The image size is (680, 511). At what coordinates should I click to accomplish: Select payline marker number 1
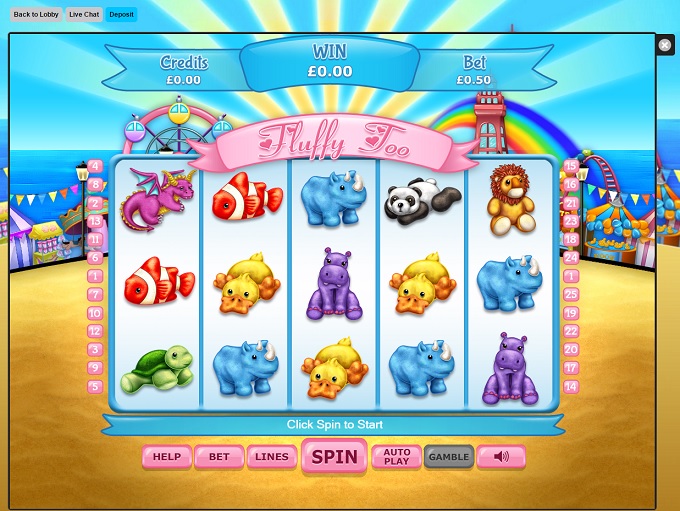tap(95, 276)
